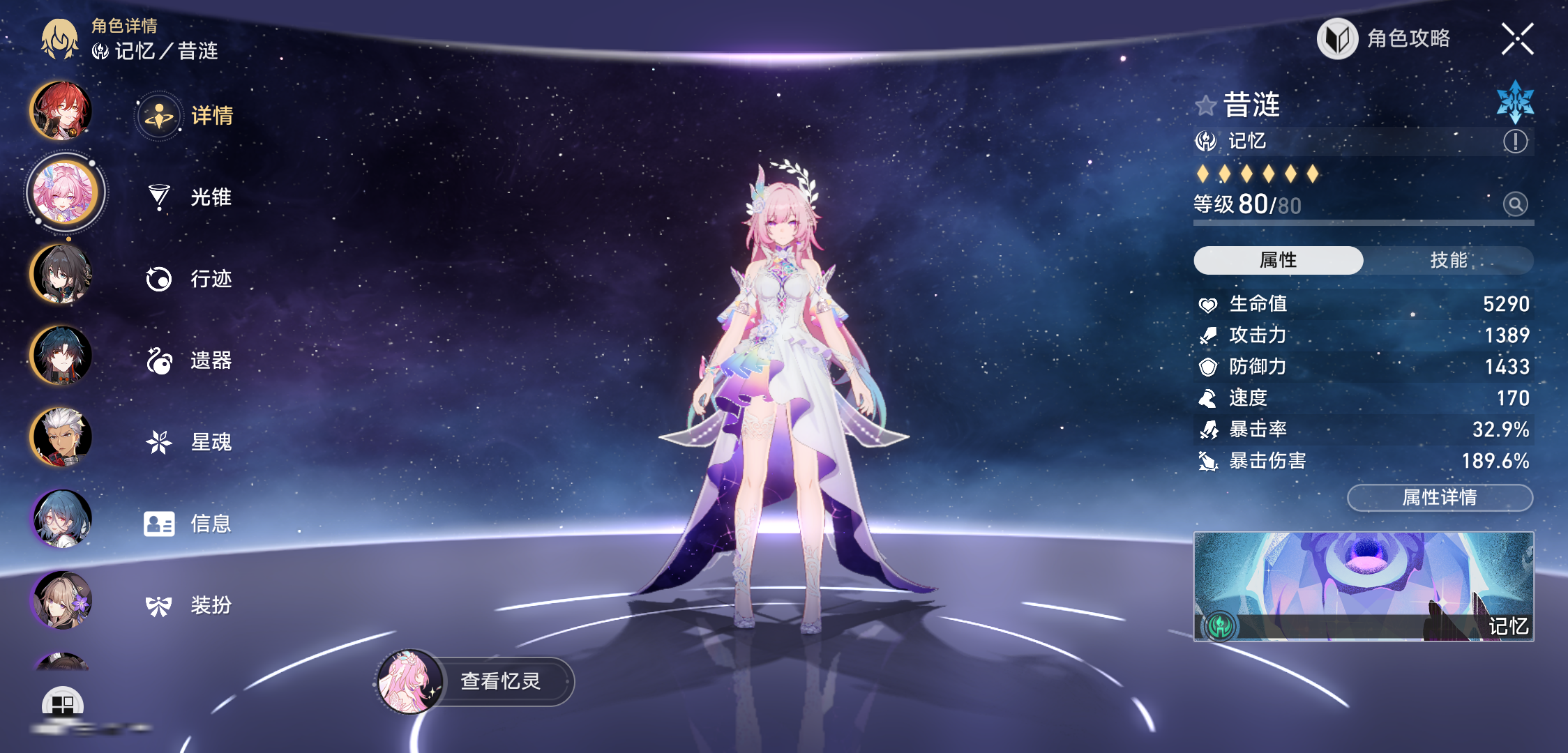1568x753 pixels.
Task: Open the 信息 info menu entry
Action: 188,524
